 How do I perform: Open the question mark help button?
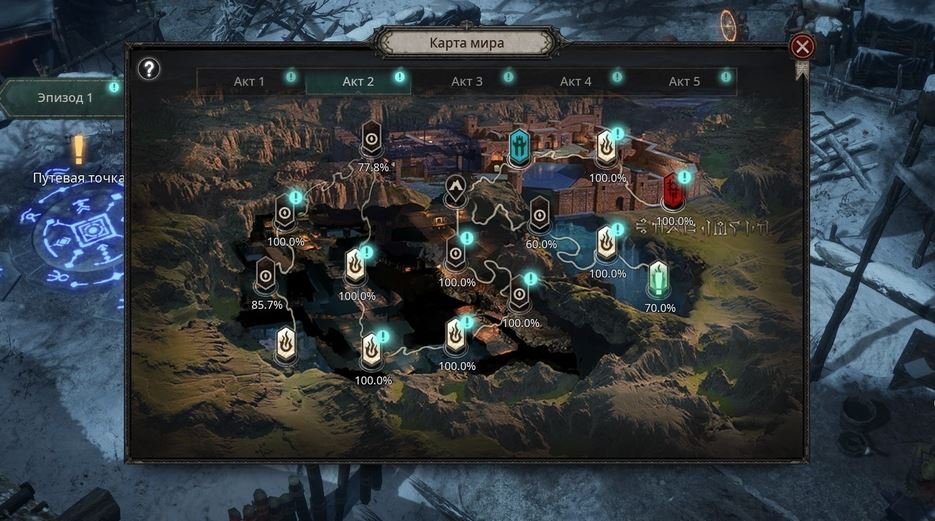click(x=149, y=69)
